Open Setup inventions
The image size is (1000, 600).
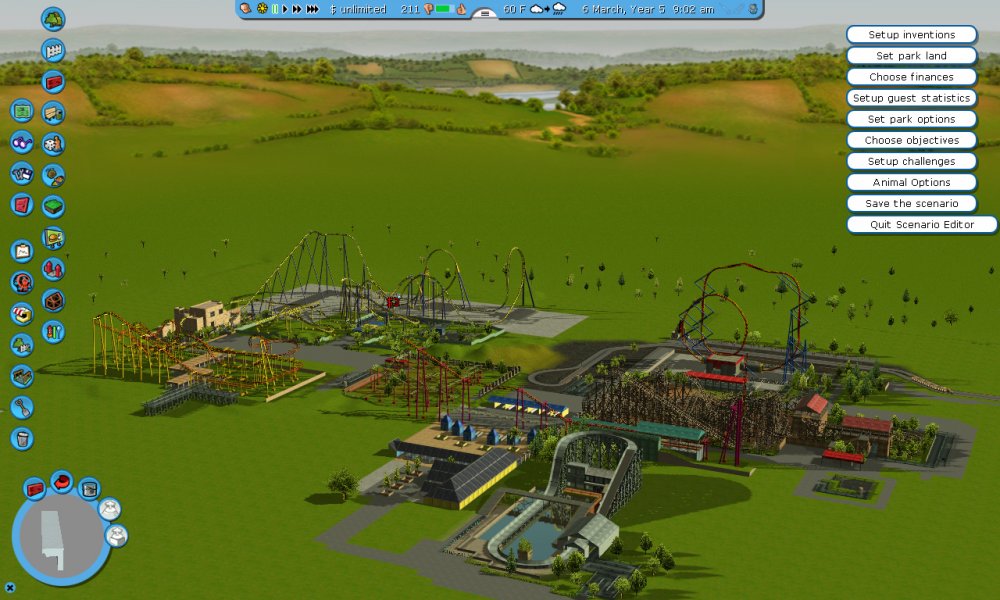[911, 35]
